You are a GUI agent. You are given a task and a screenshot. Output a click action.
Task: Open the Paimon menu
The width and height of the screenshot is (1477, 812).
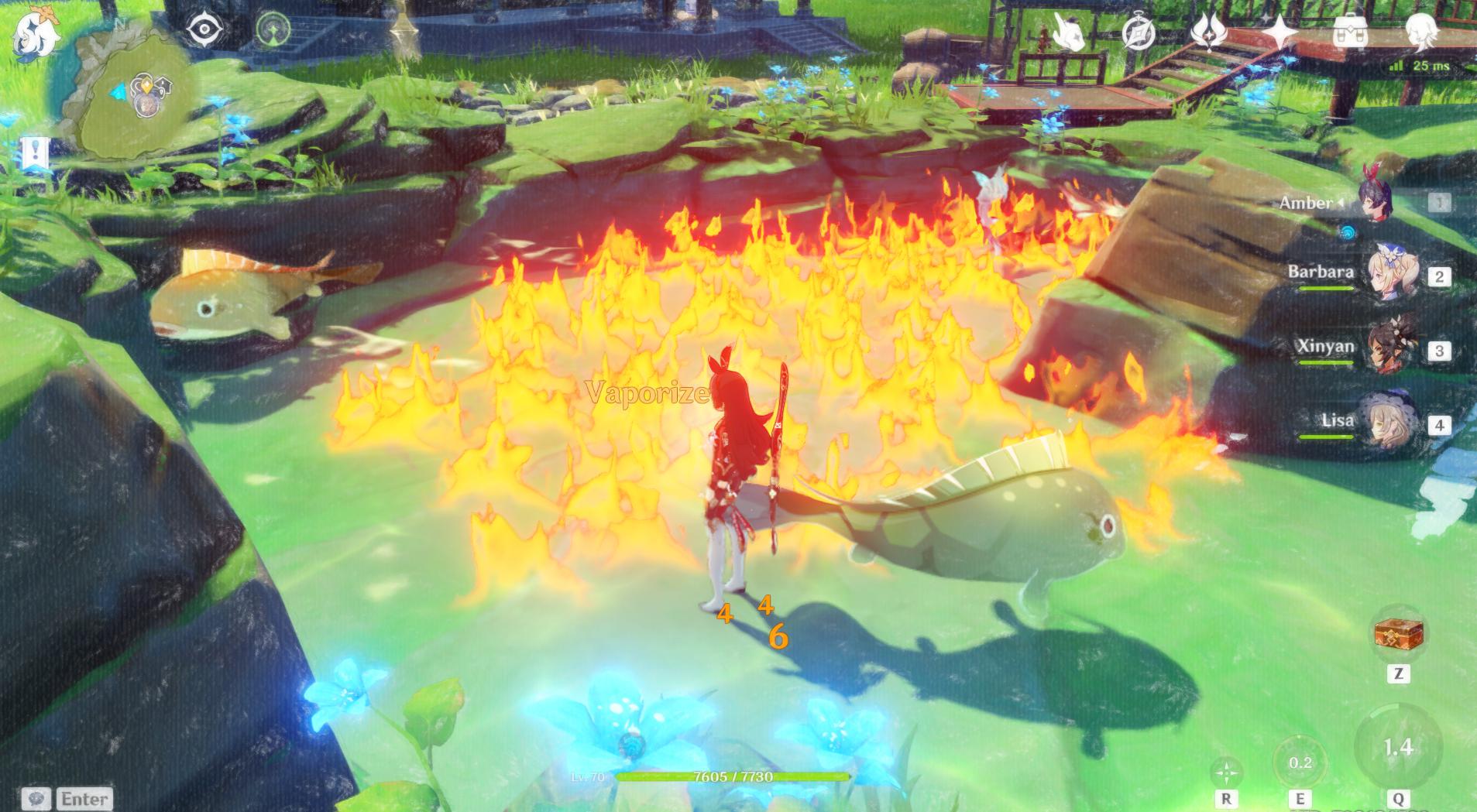click(x=35, y=36)
